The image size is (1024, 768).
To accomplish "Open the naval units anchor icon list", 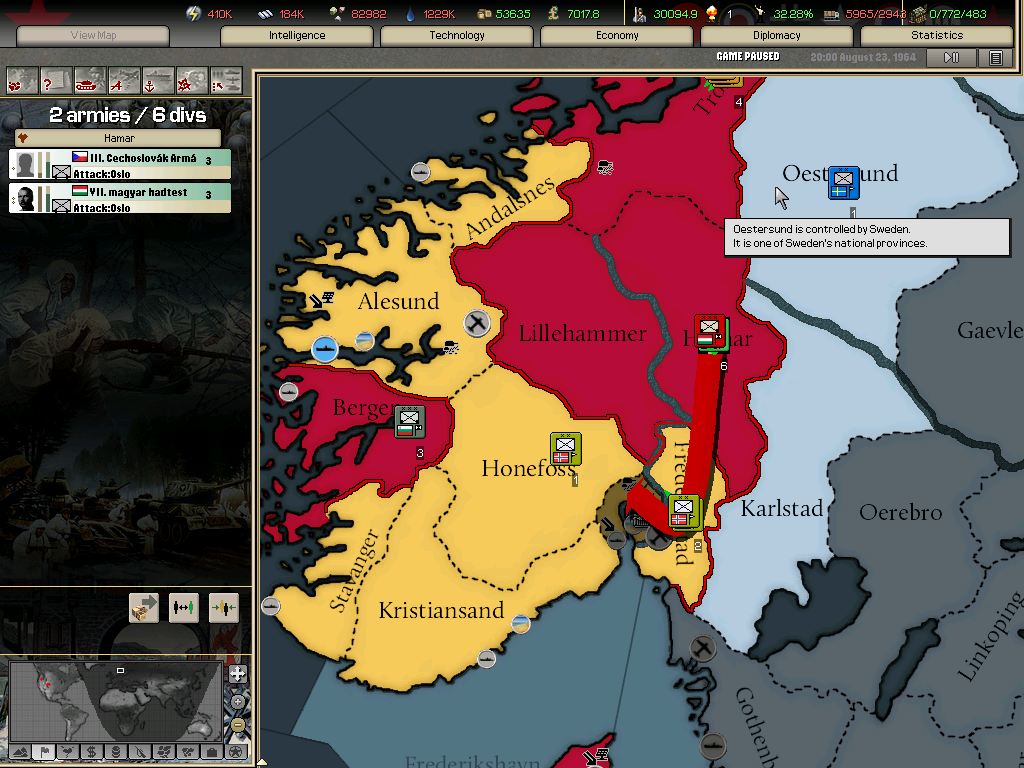I will (158, 79).
